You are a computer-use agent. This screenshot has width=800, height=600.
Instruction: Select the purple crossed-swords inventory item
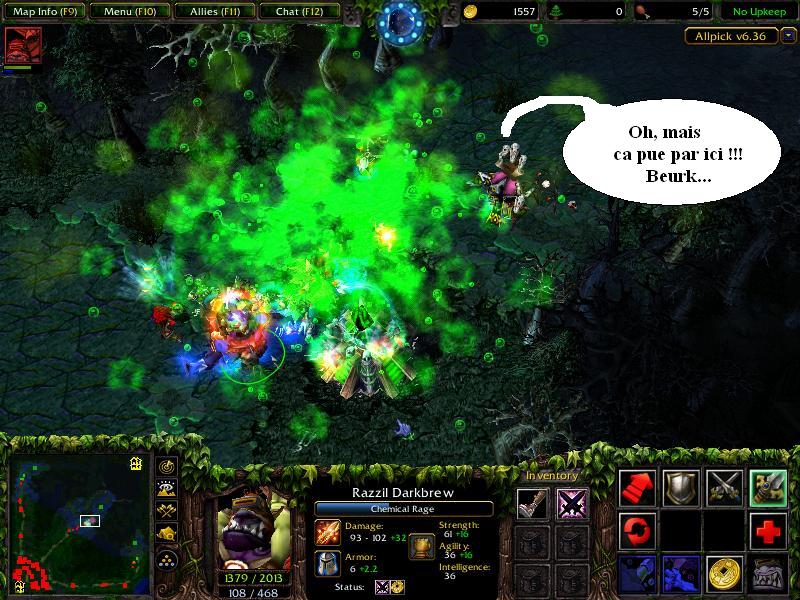pyautogui.click(x=572, y=503)
